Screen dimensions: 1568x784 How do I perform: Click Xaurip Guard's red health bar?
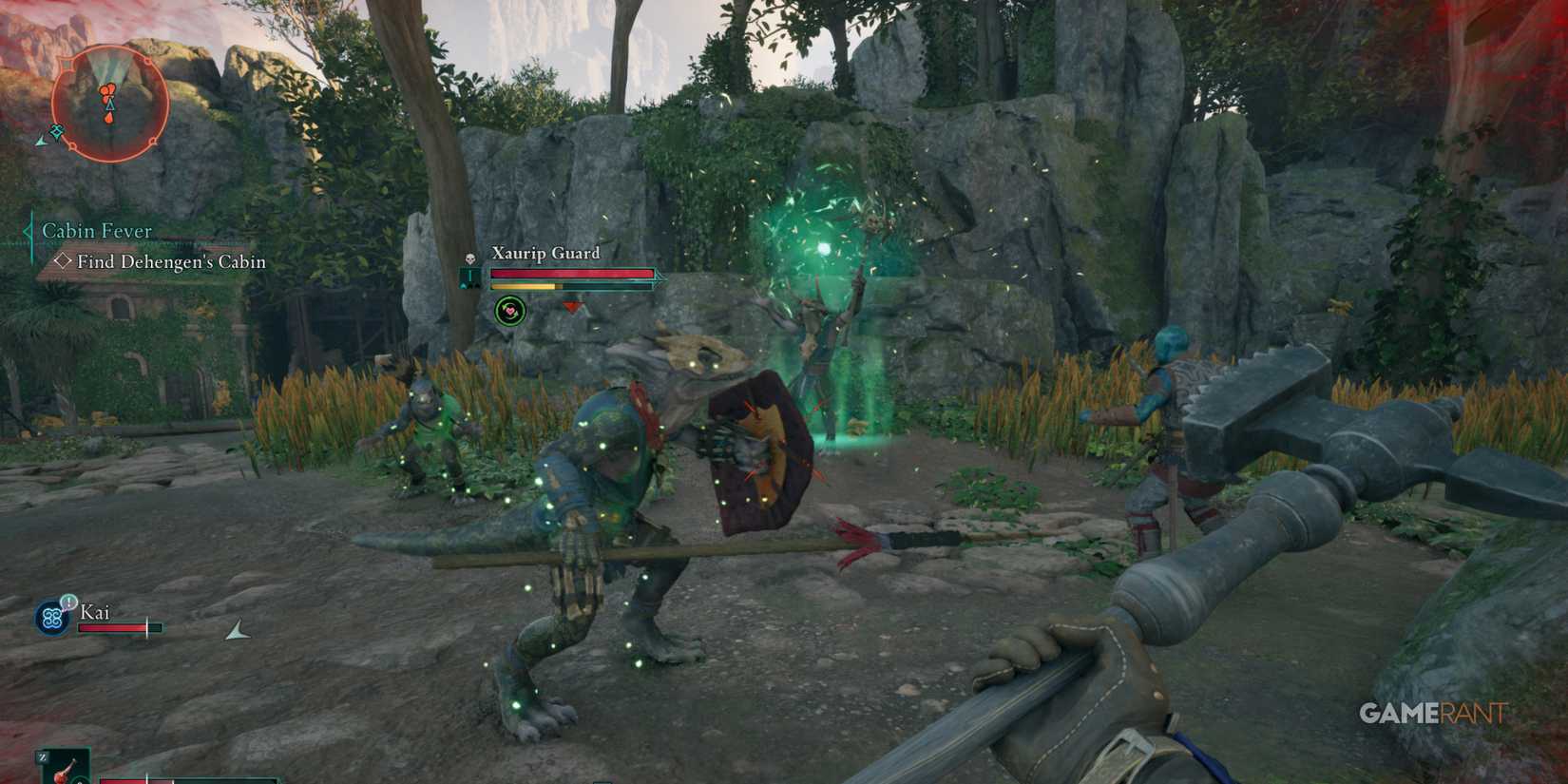click(x=572, y=274)
